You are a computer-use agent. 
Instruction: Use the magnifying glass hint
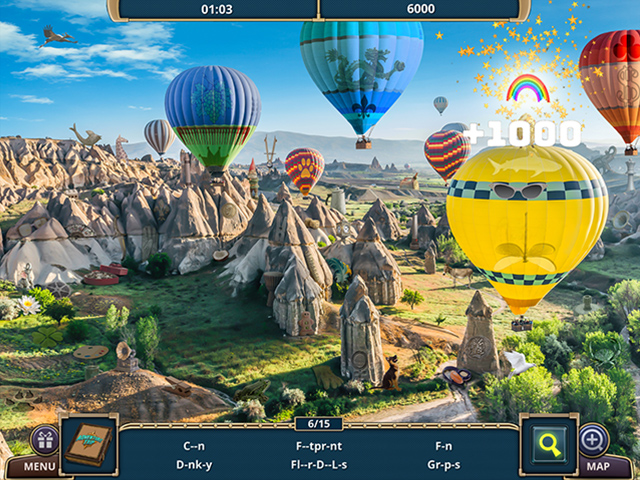point(548,443)
